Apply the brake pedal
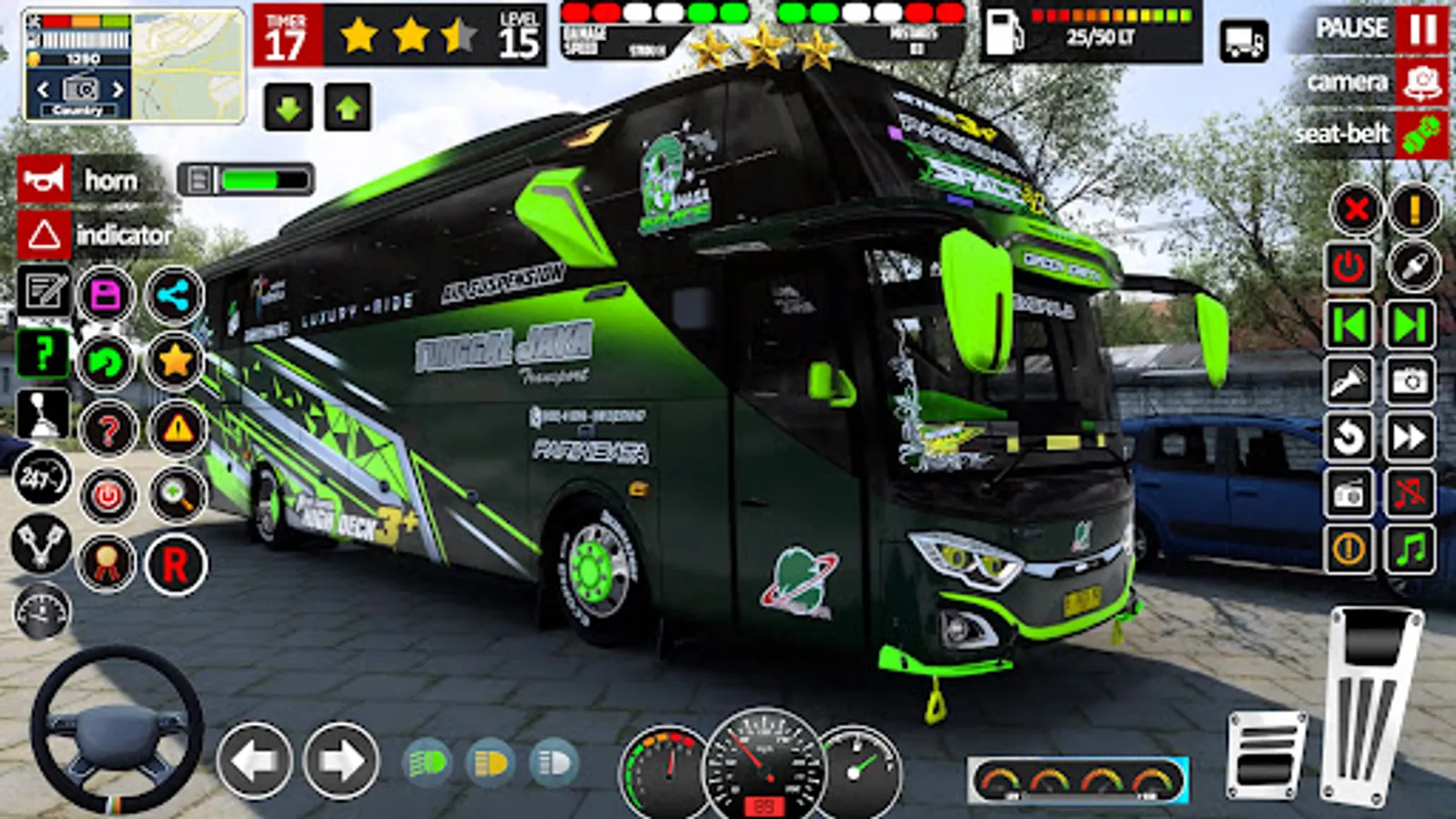The image size is (1456, 819). [1266, 755]
